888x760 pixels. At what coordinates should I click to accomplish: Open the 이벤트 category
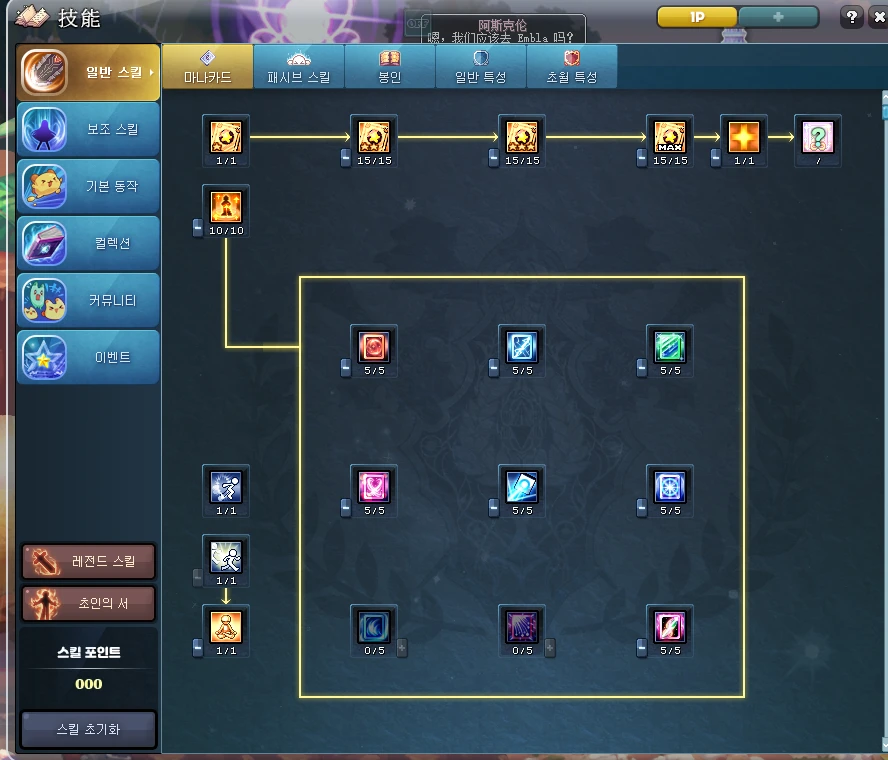click(88, 358)
